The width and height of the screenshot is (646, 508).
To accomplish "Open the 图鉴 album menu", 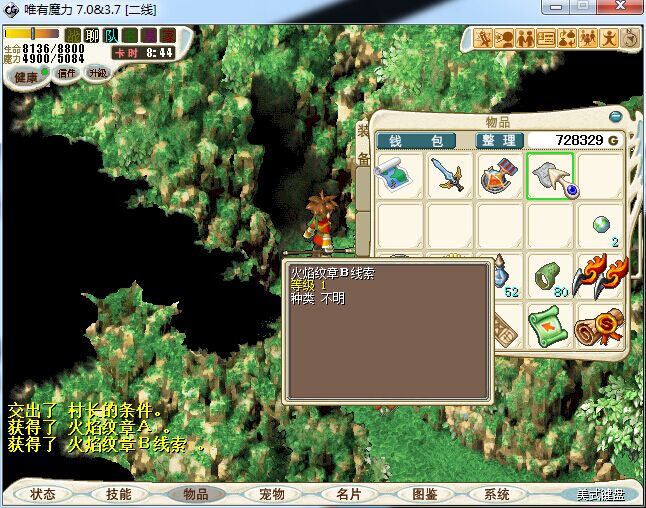I will click(x=424, y=494).
